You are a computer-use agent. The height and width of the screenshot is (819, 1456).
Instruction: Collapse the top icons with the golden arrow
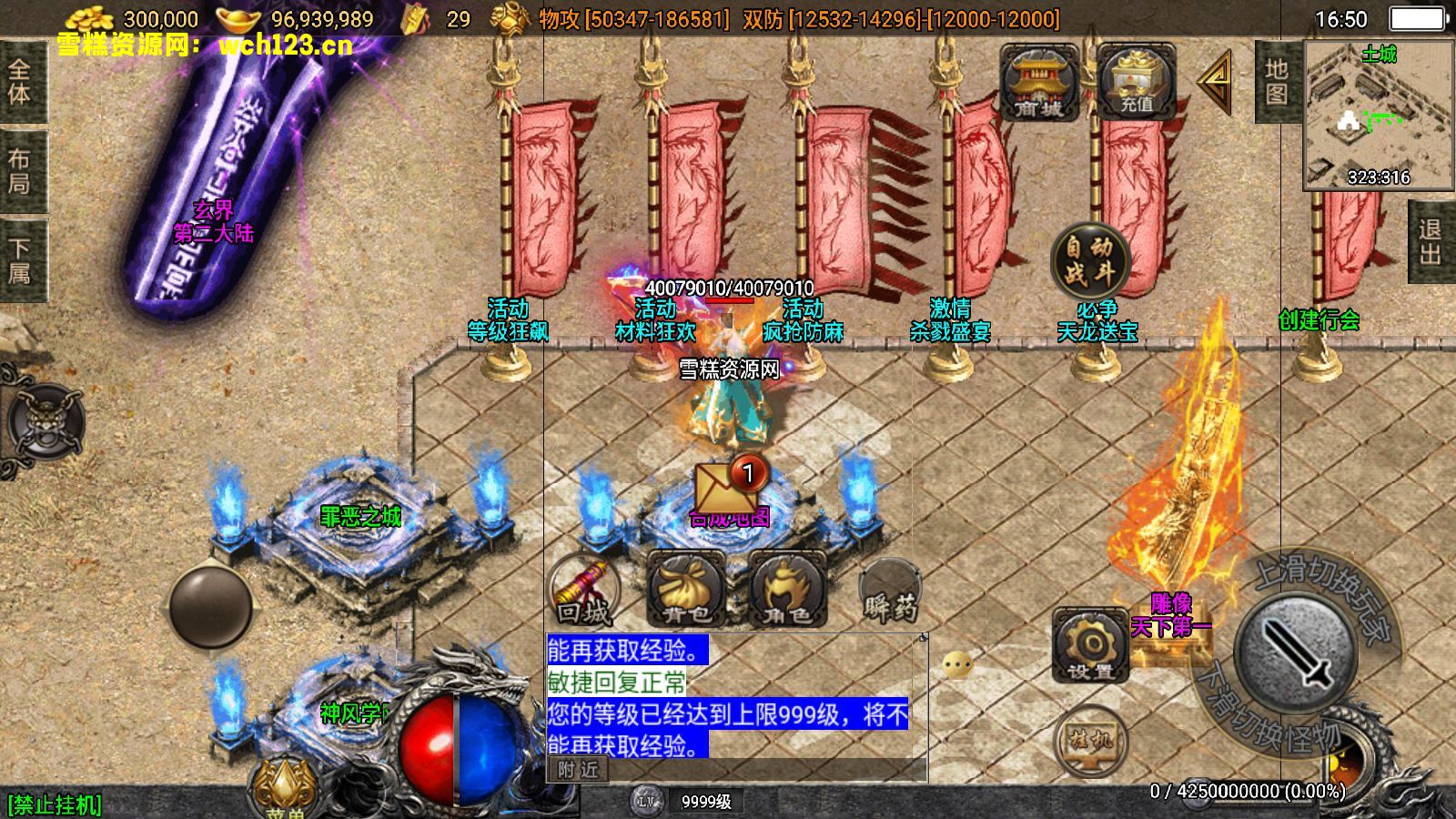click(x=1216, y=82)
